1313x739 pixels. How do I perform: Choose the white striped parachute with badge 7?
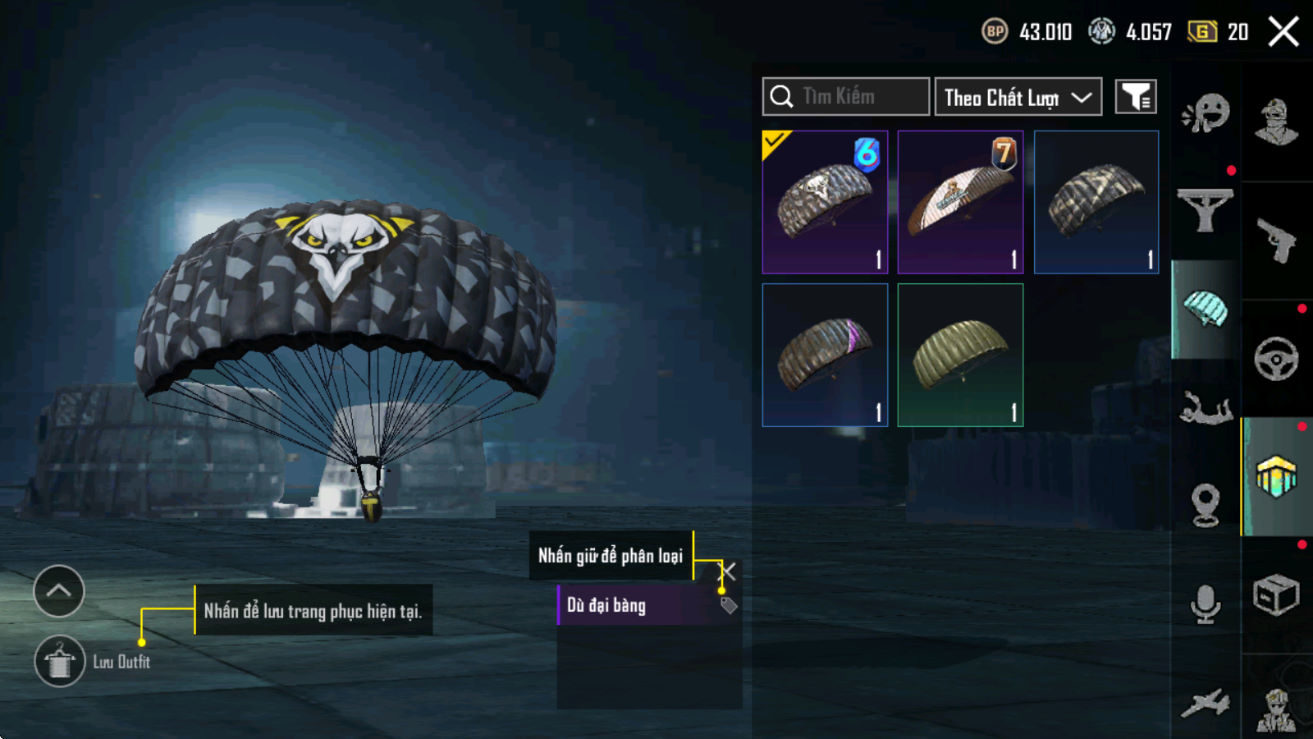click(x=960, y=202)
